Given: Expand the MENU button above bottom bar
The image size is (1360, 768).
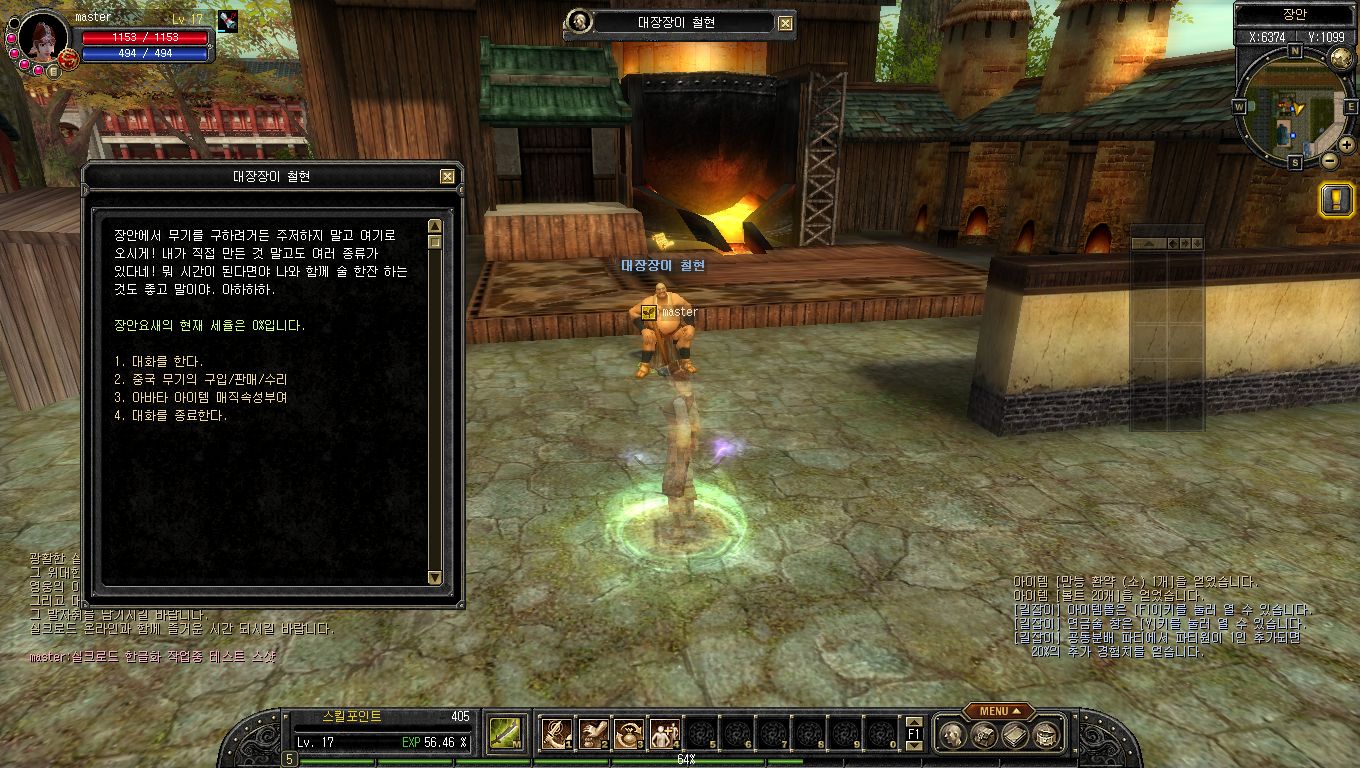Looking at the screenshot, I should (998, 711).
